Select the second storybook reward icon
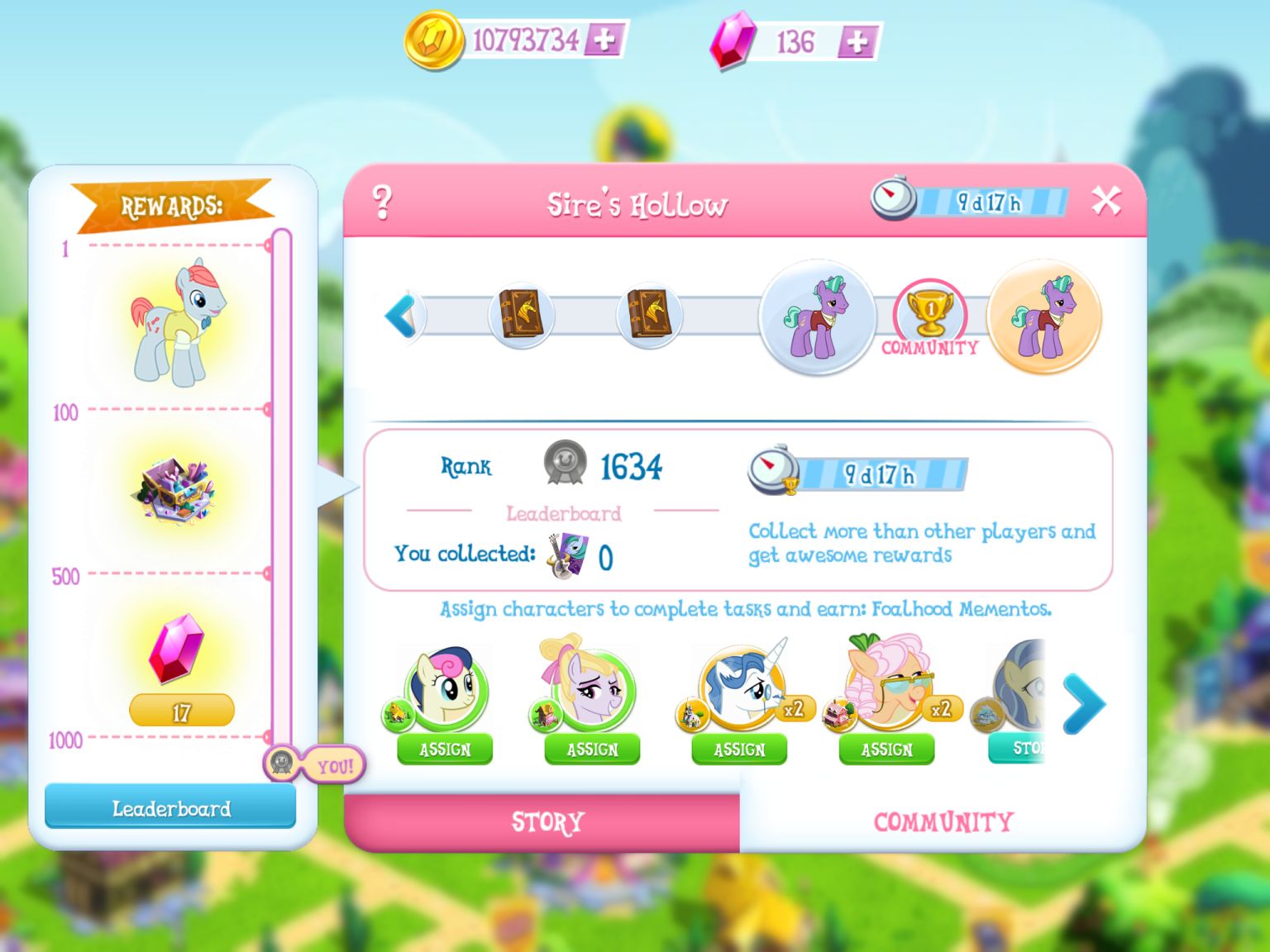Viewport: 1270px width, 952px height. coord(650,317)
